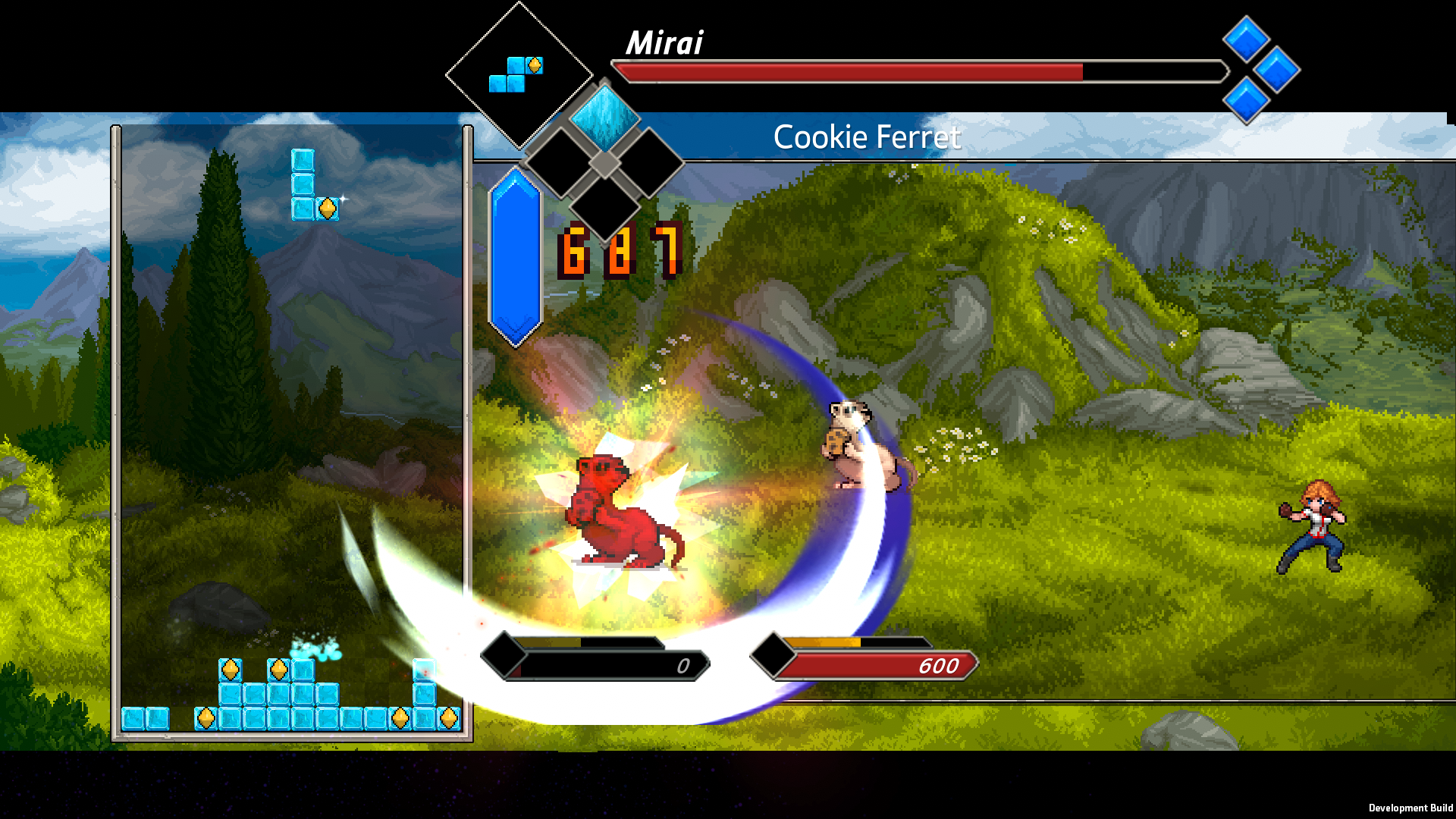The width and height of the screenshot is (1456, 819).
Task: Click the blue mana crystal gauge icon
Action: tap(516, 254)
